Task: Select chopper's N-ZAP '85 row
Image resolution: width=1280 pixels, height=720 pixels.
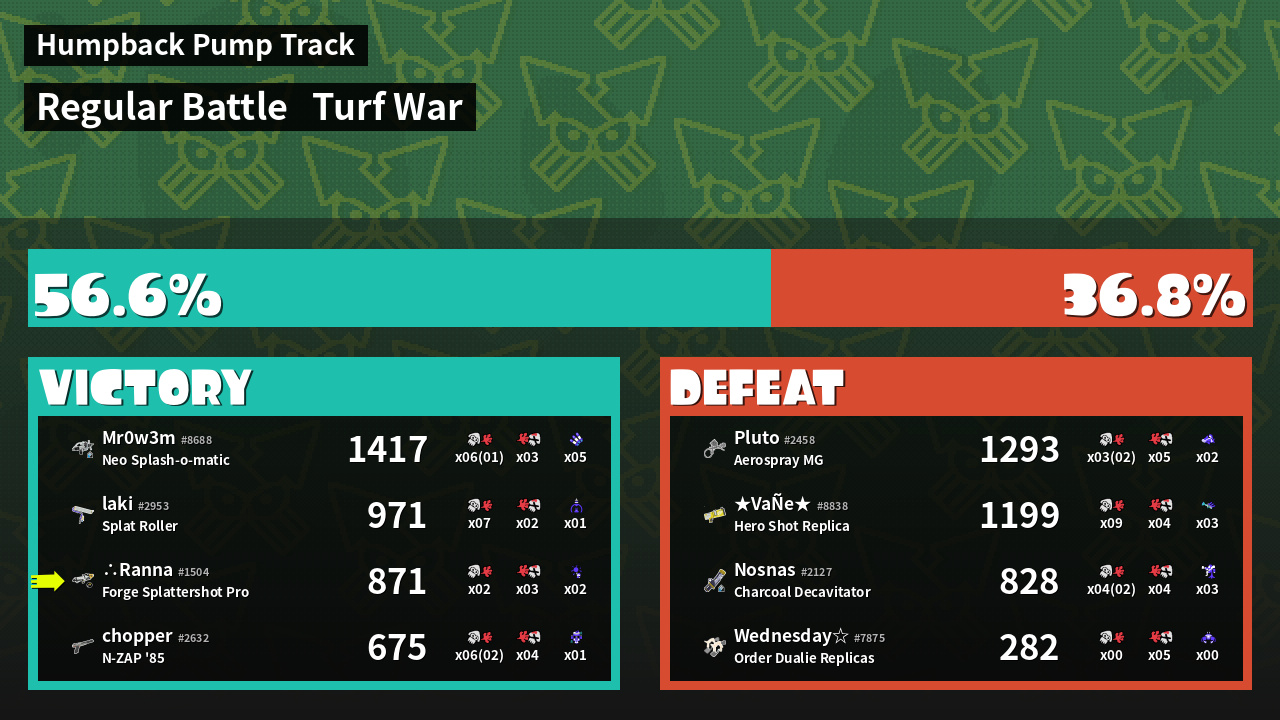Action: pos(324,647)
